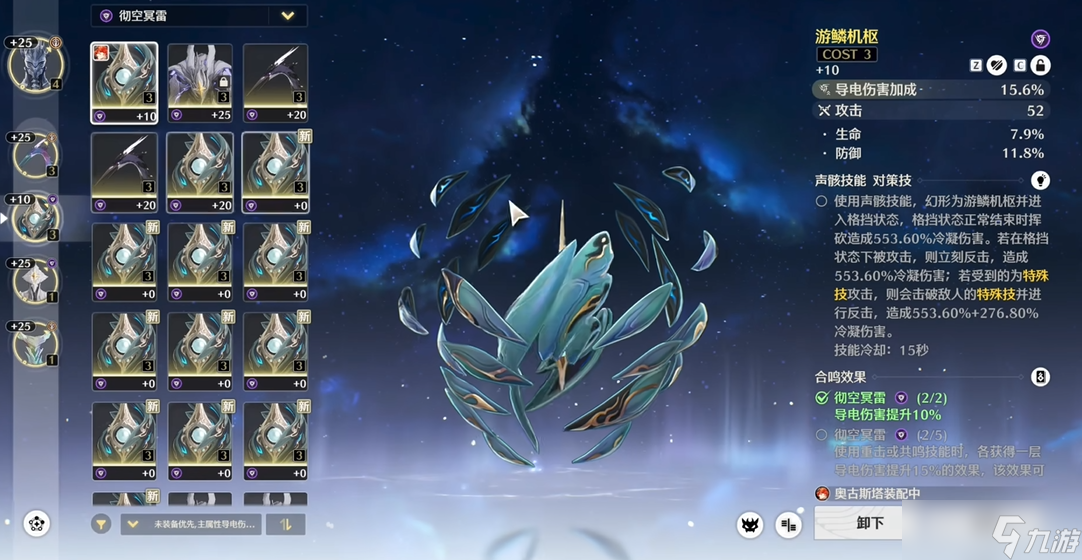Screen dimensions: 1082x560
Task: Toggle the ascending/descending sort arrows
Action: [x=286, y=524]
